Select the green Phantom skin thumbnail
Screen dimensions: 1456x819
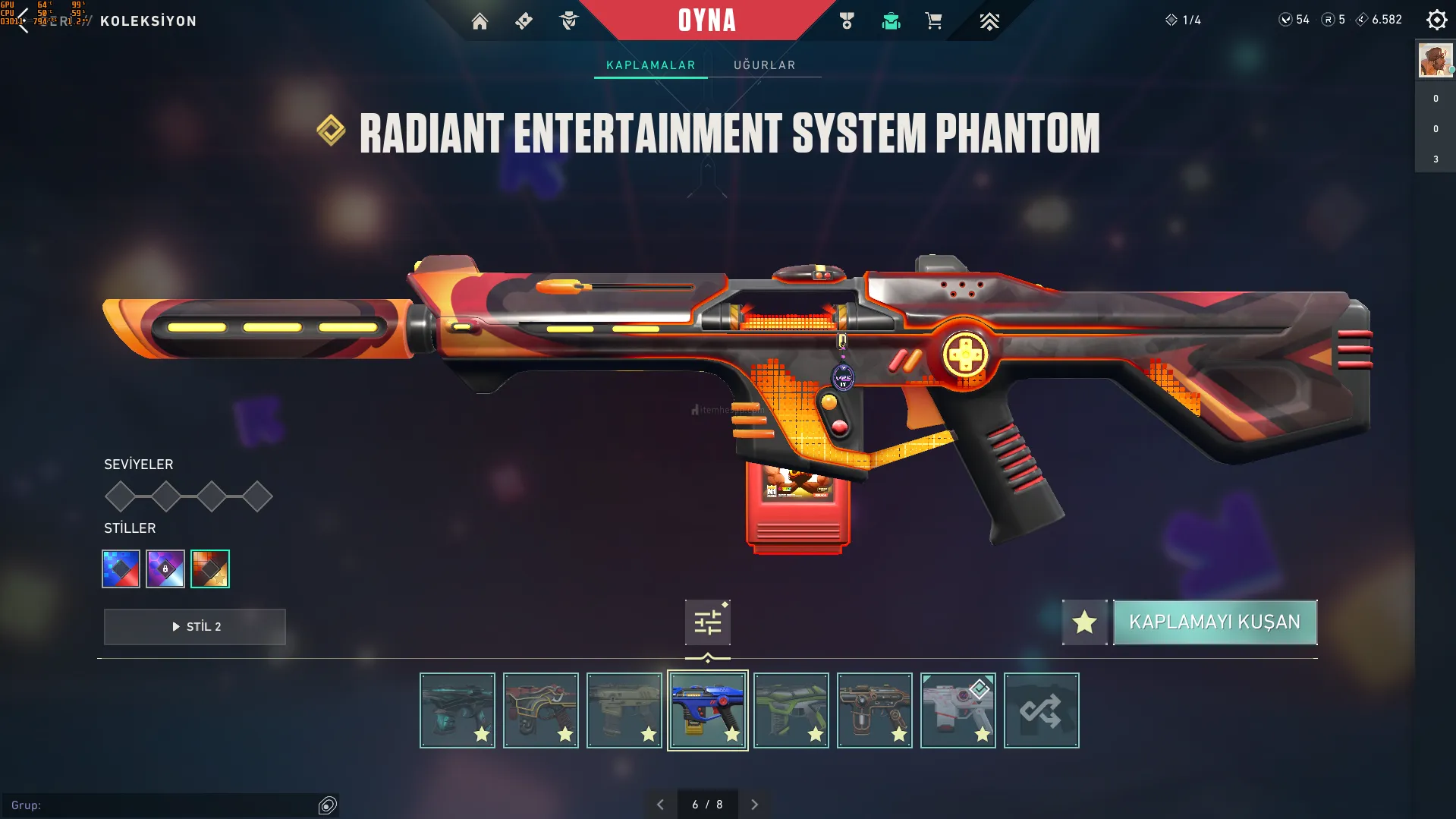791,710
